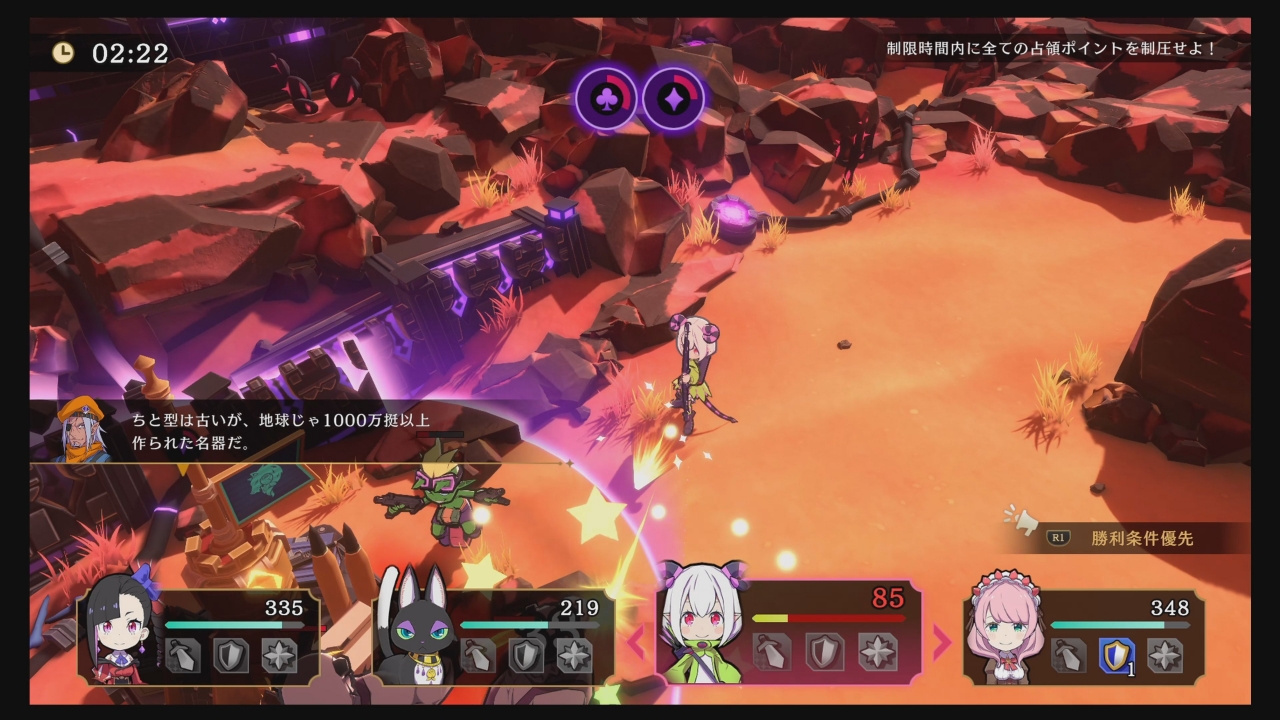
Task: Click the black cat's star skill icon
Action: click(x=574, y=656)
